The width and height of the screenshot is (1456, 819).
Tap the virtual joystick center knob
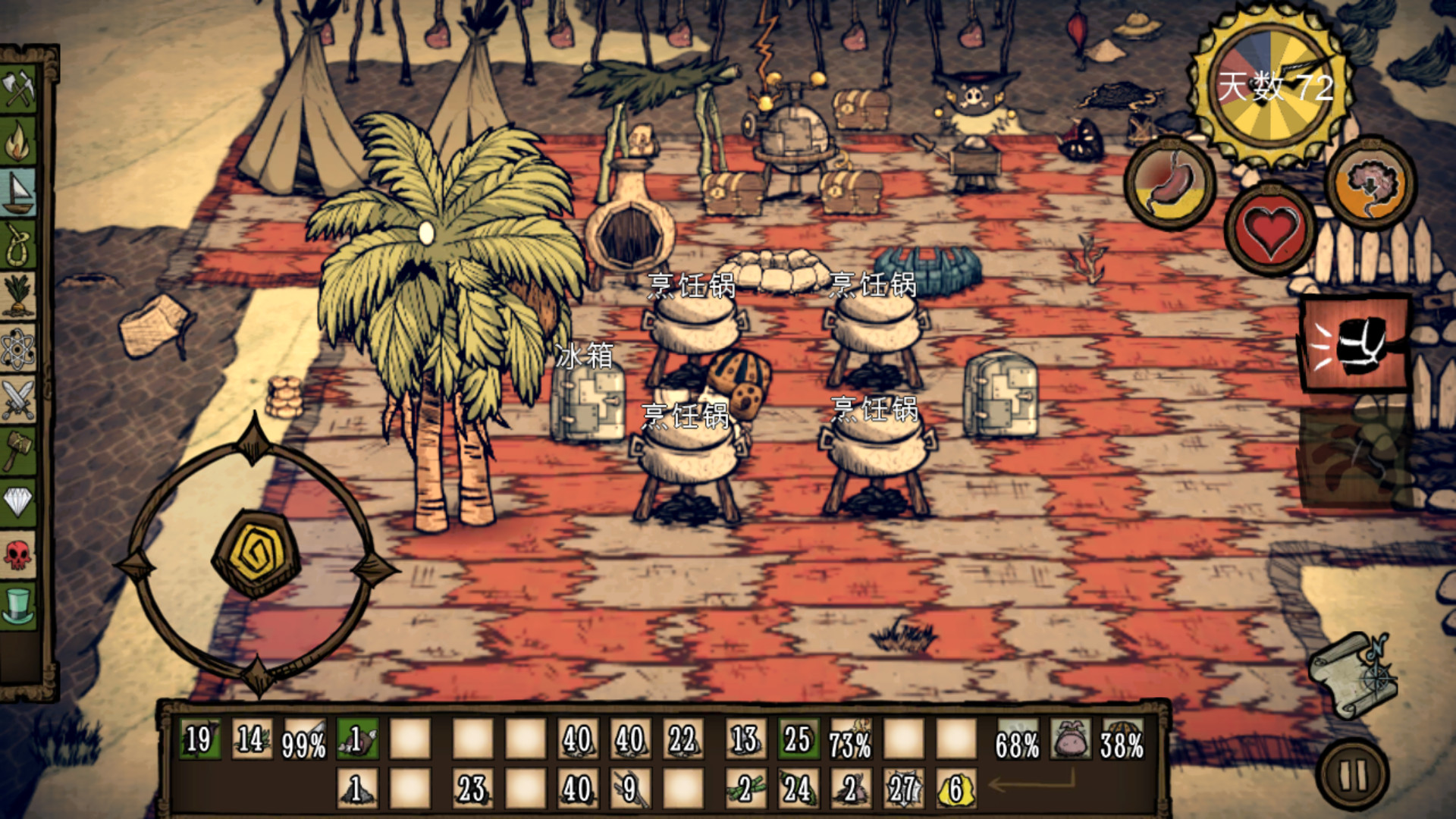[x=256, y=555]
